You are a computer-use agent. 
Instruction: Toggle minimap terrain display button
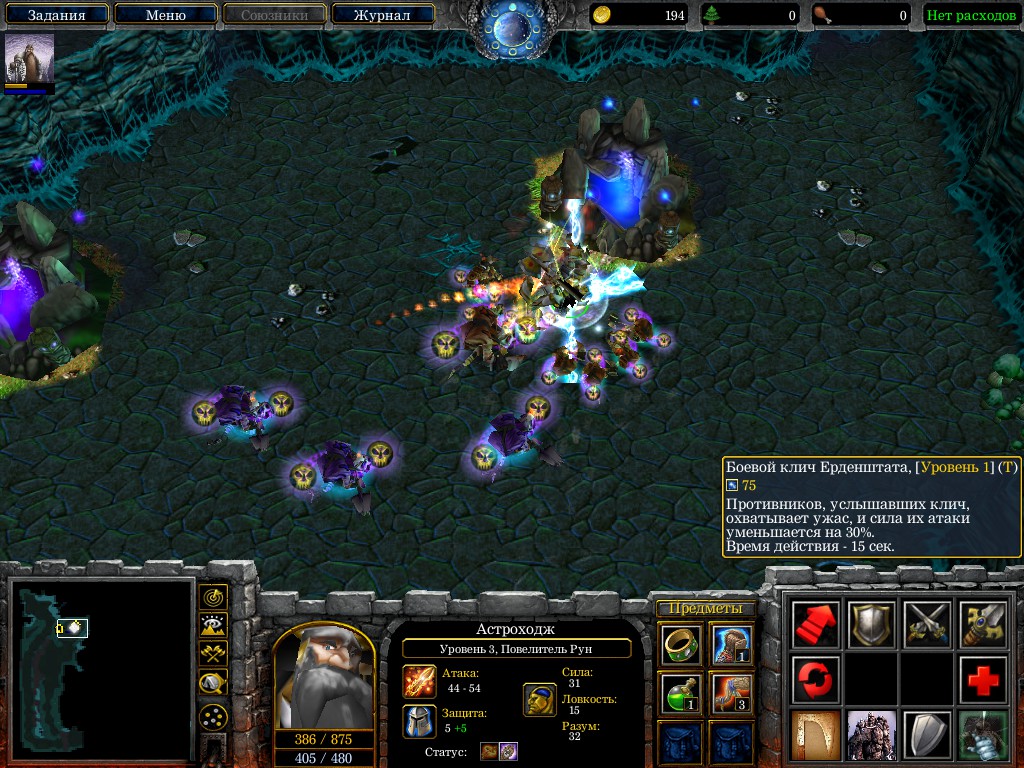213,626
